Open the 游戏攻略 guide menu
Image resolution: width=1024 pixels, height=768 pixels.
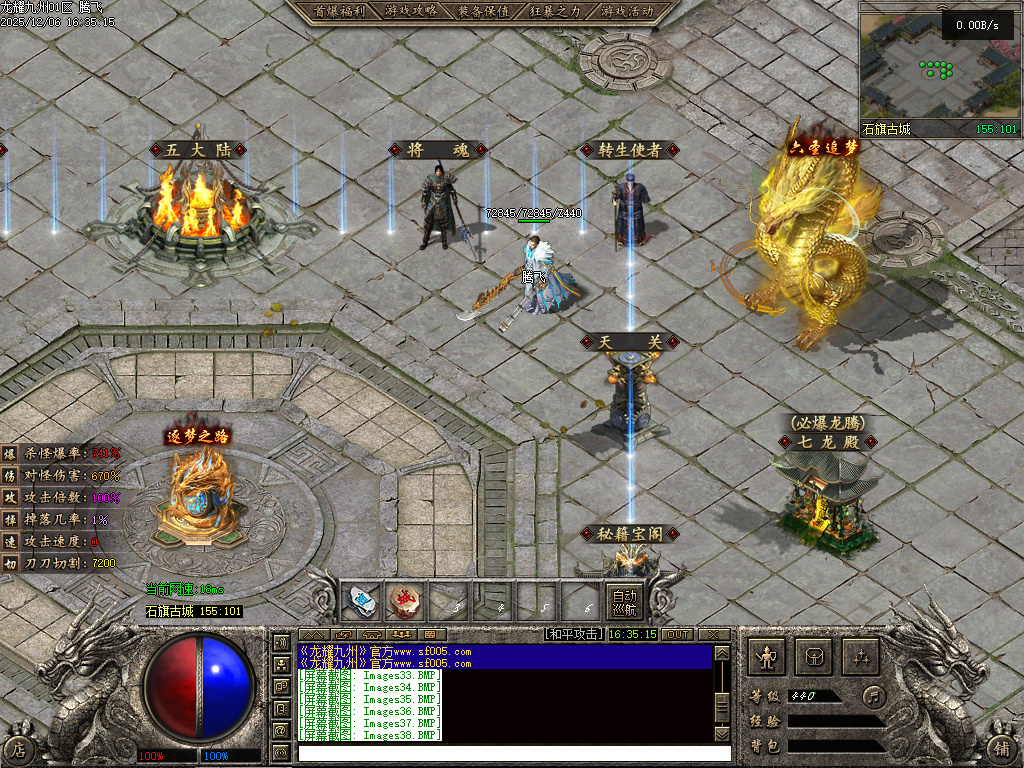pyautogui.click(x=410, y=11)
